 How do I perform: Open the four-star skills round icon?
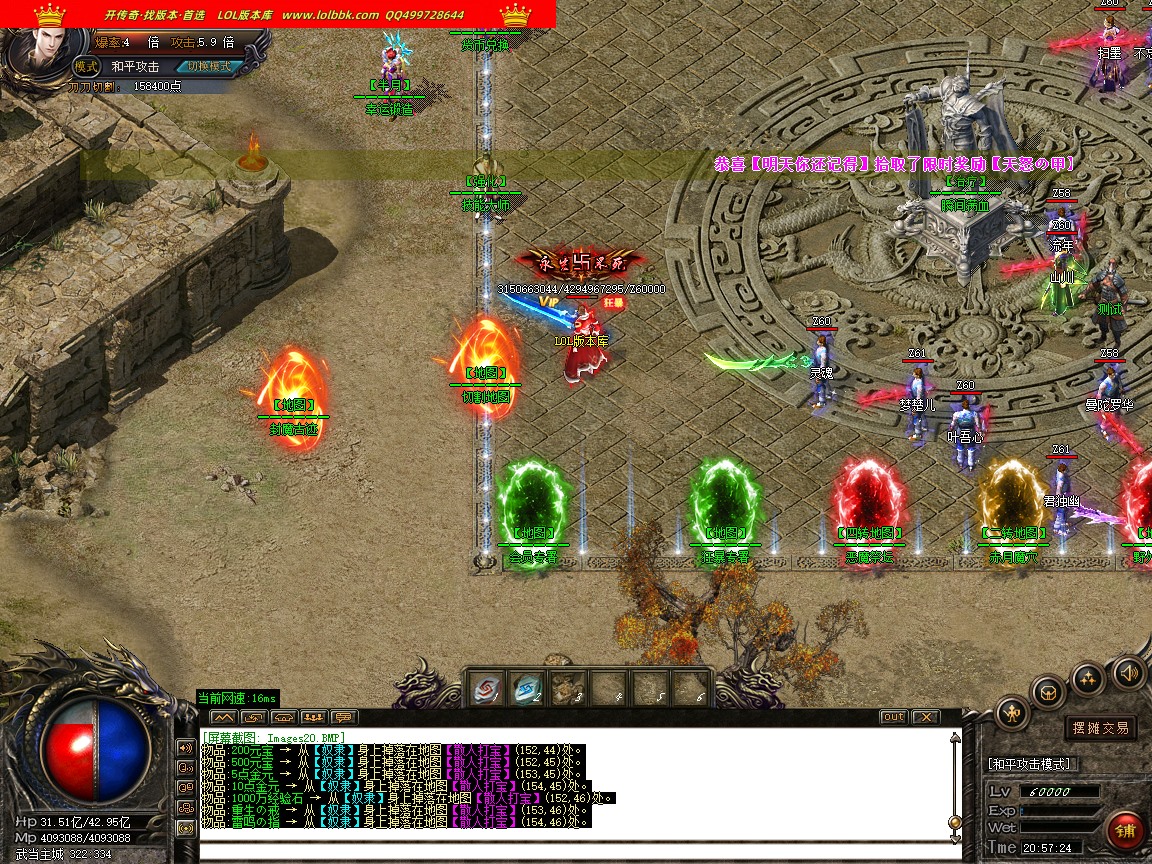pyautogui.click(x=1088, y=679)
